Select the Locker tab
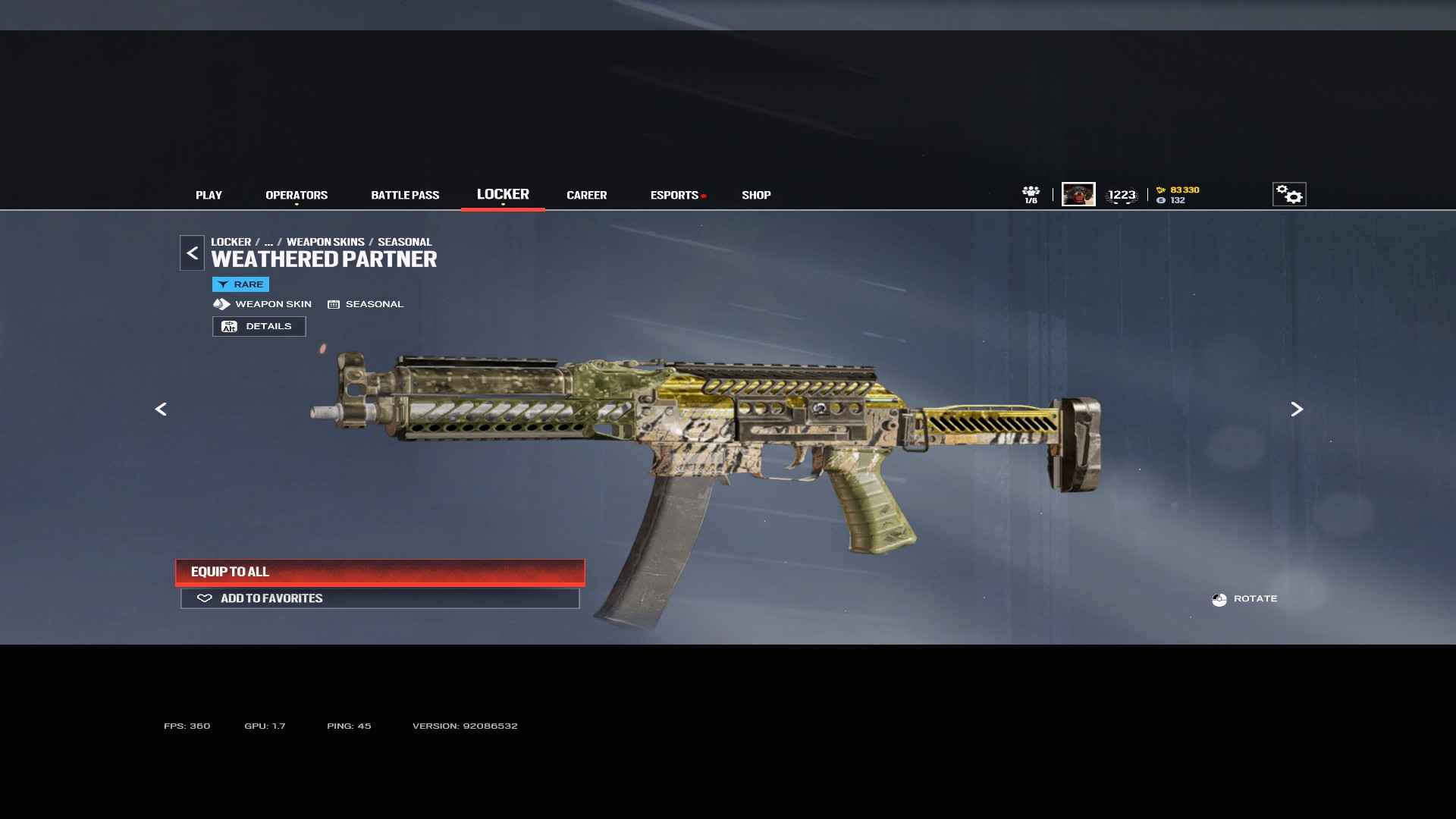This screenshot has width=1456, height=819. 503,195
